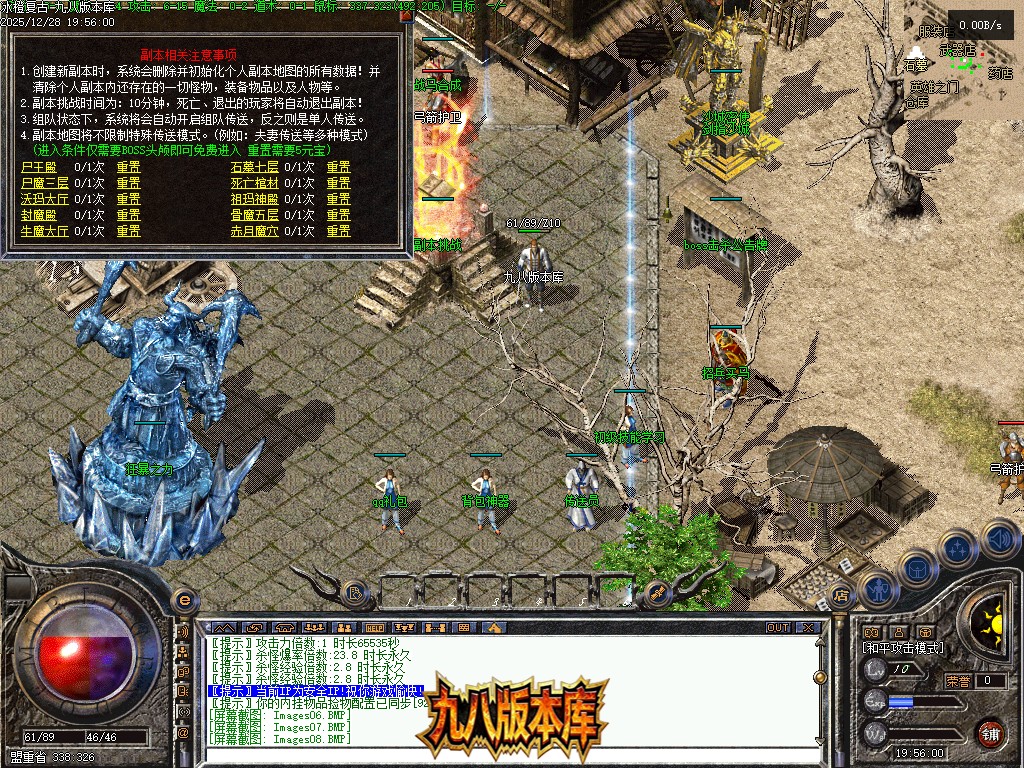Click the OUT button above the chat
The height and width of the screenshot is (768, 1024).
click(x=778, y=628)
